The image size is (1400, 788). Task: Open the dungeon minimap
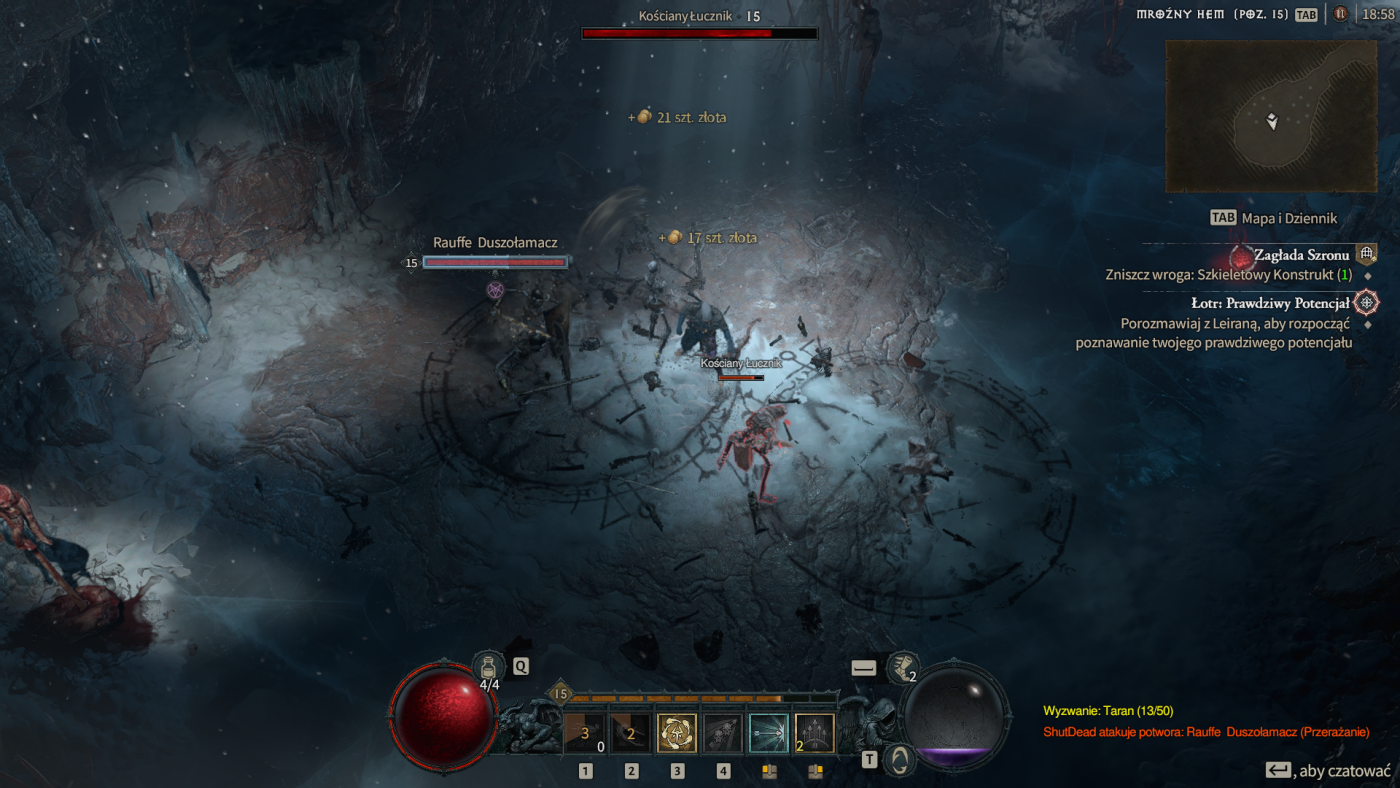1270,116
